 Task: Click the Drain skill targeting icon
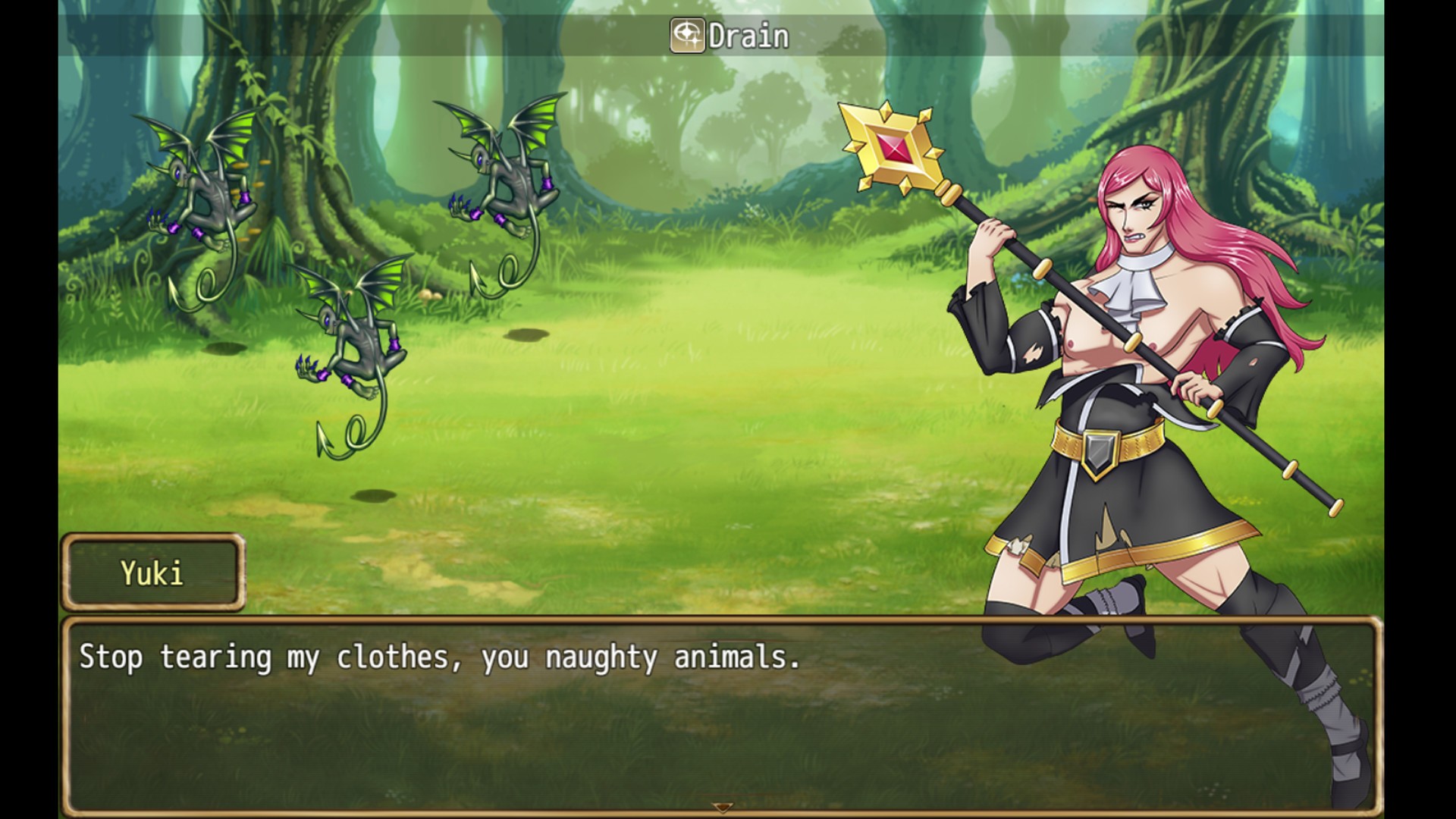click(686, 34)
